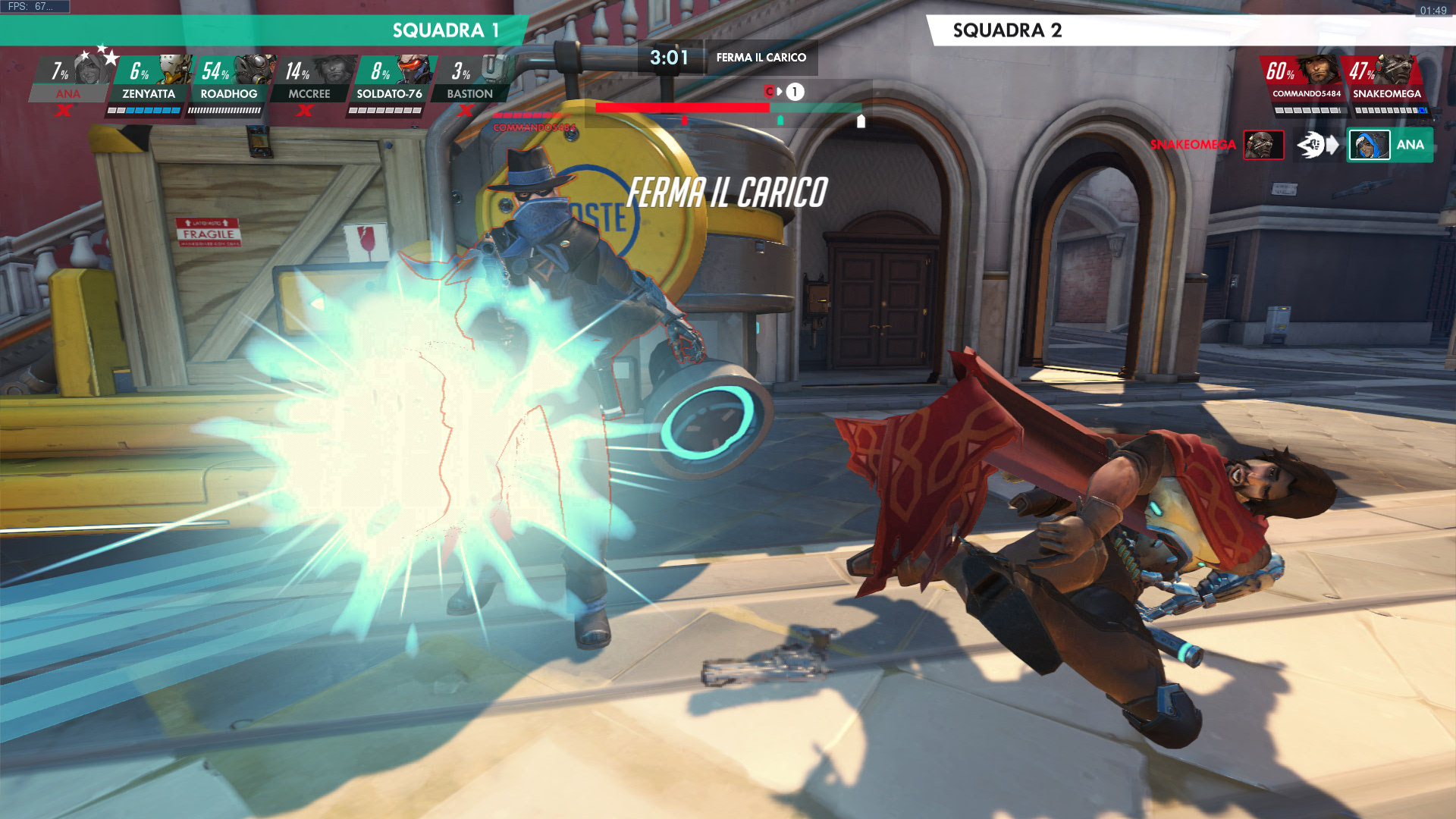This screenshot has width=1456, height=819.
Task: Select the Zenyatta player card
Action: coord(149,80)
